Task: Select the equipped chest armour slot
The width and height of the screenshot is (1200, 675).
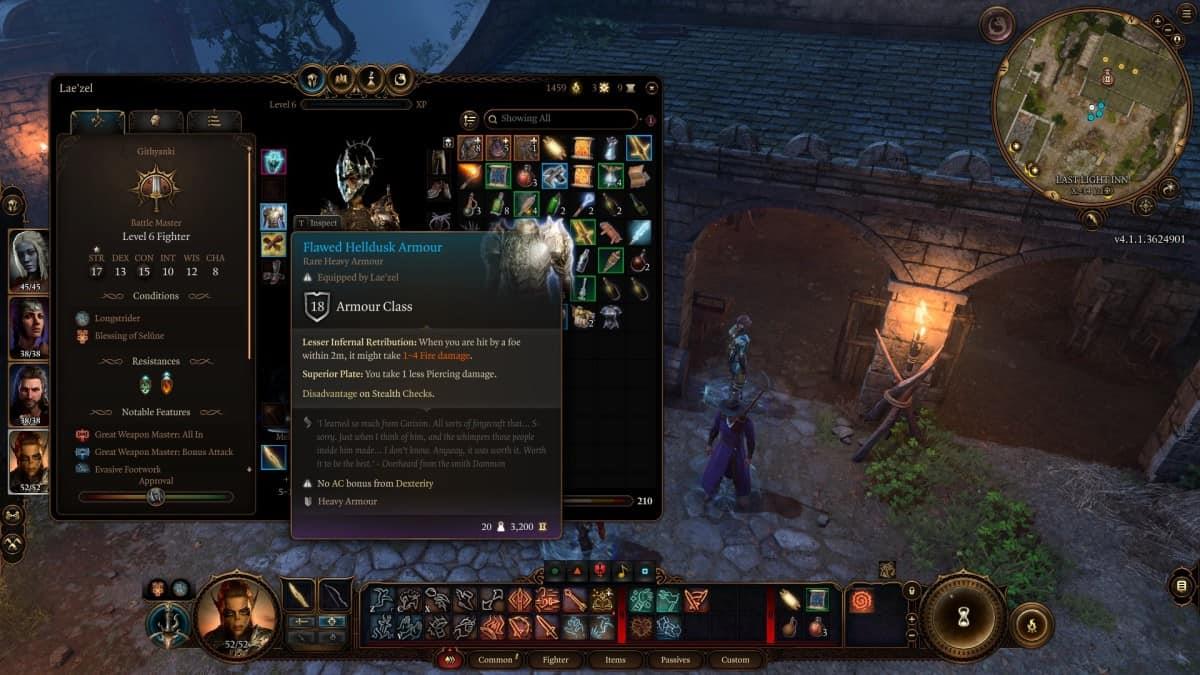Action: (x=273, y=216)
